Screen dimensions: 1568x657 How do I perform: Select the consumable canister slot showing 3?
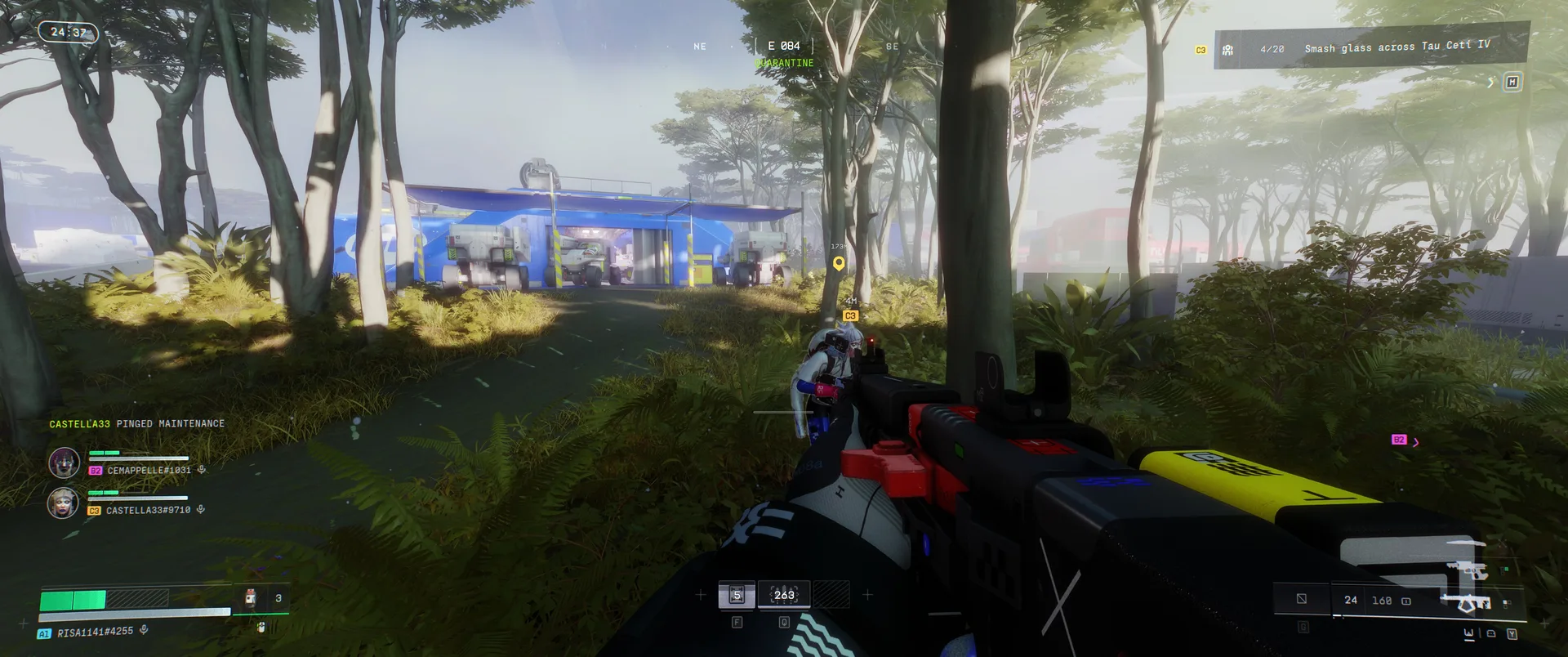click(251, 598)
